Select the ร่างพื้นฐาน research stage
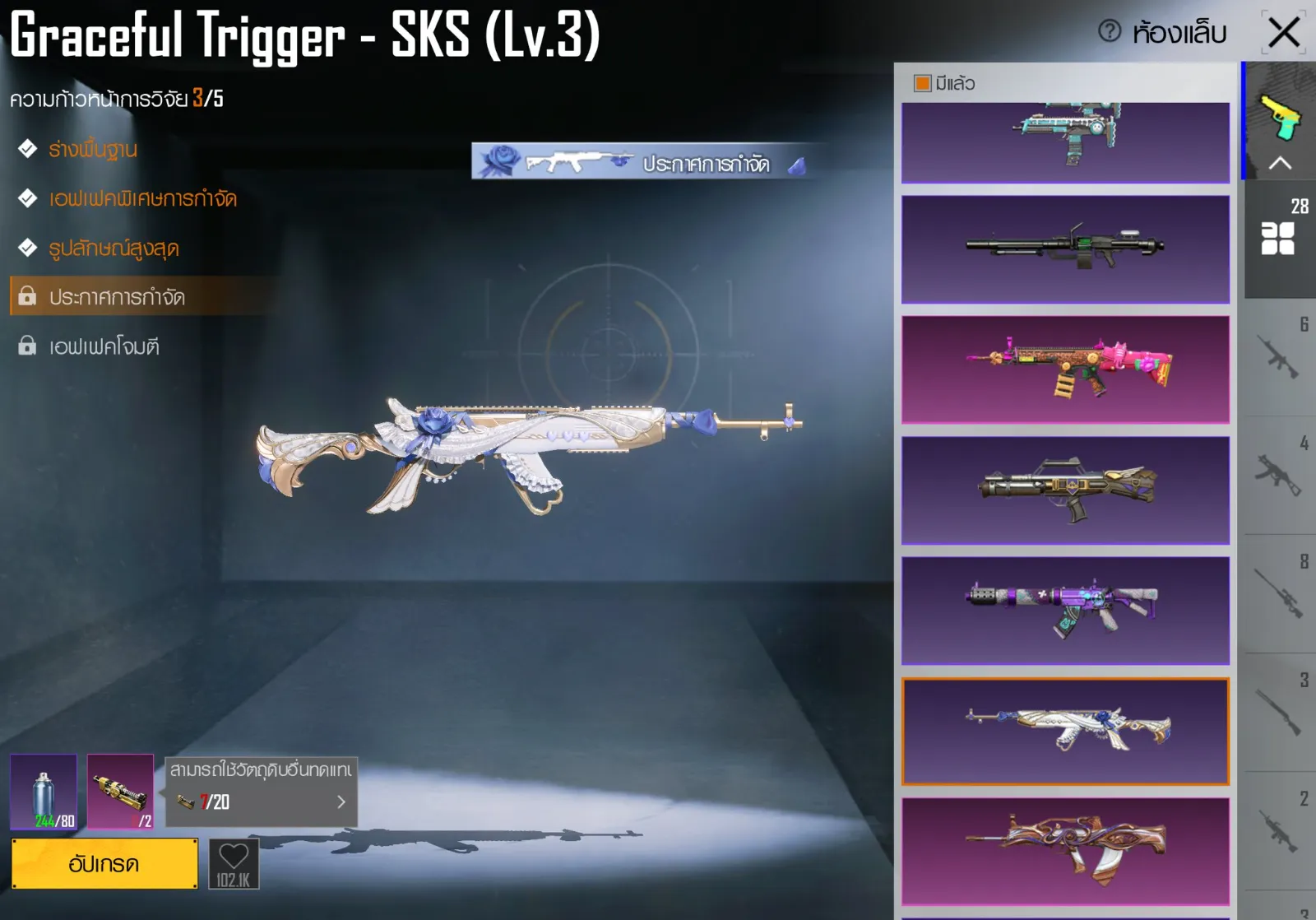The image size is (1316, 920). 92,150
